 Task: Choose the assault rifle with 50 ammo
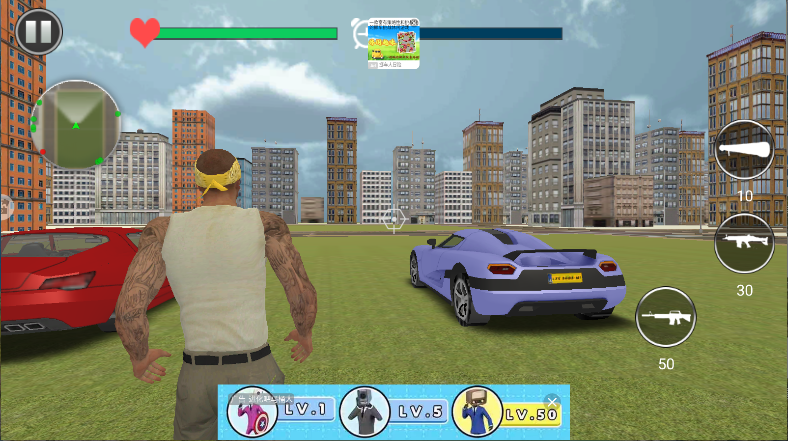coord(666,317)
